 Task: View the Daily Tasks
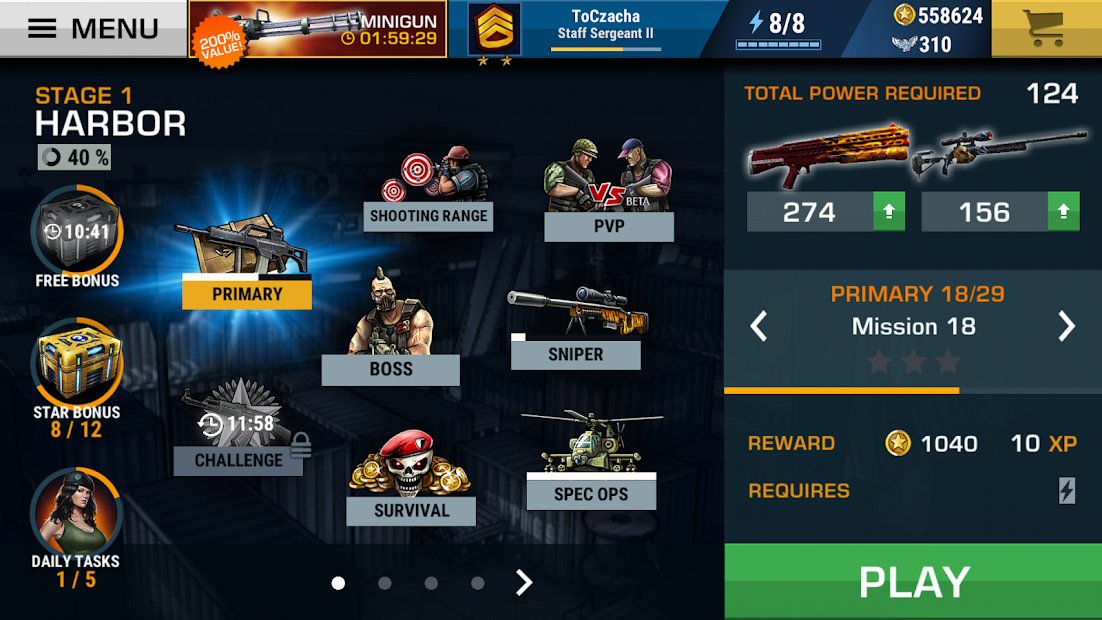75,517
